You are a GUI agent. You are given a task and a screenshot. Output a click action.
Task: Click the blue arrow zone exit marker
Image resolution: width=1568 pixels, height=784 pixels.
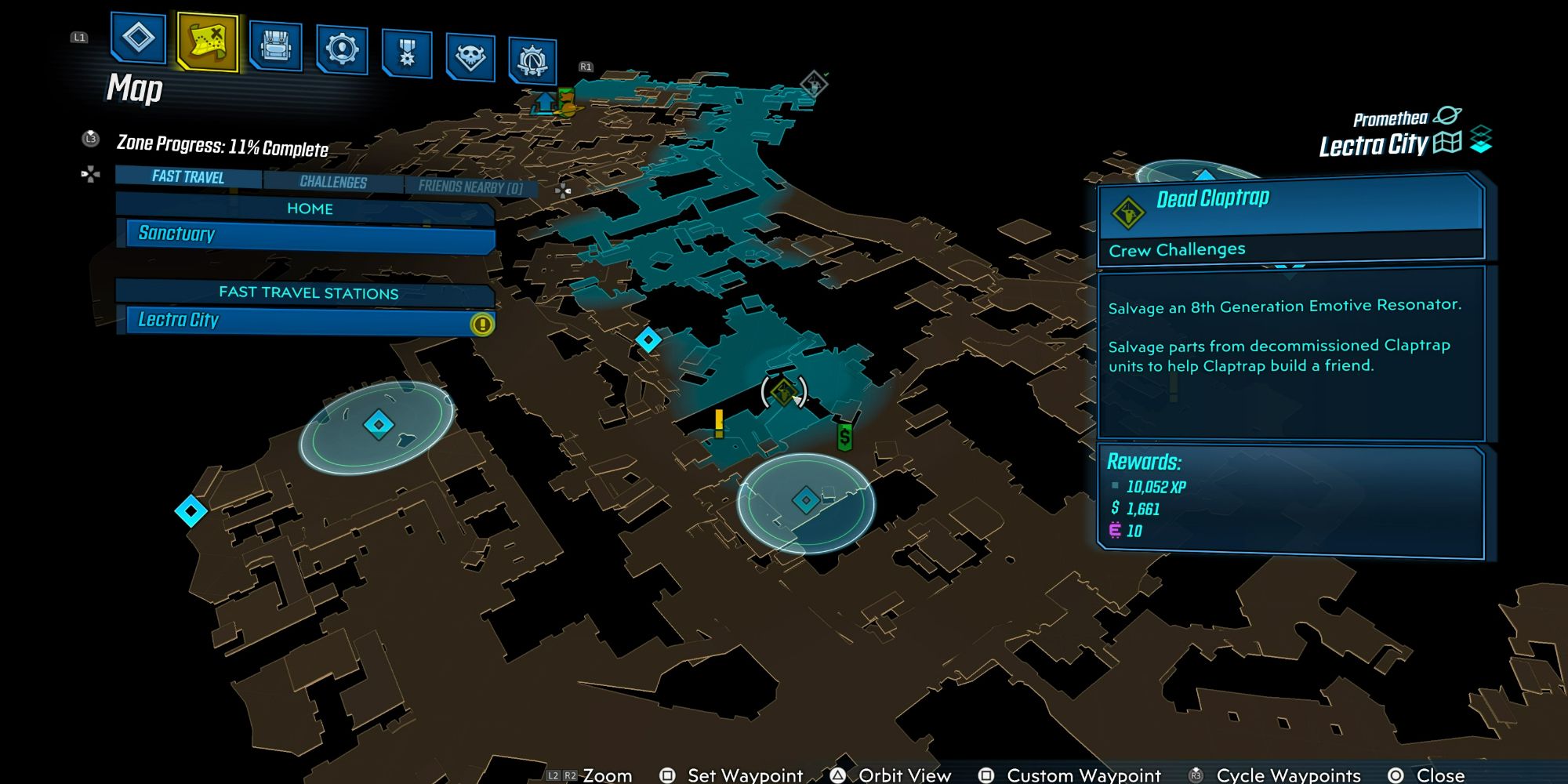point(544,102)
